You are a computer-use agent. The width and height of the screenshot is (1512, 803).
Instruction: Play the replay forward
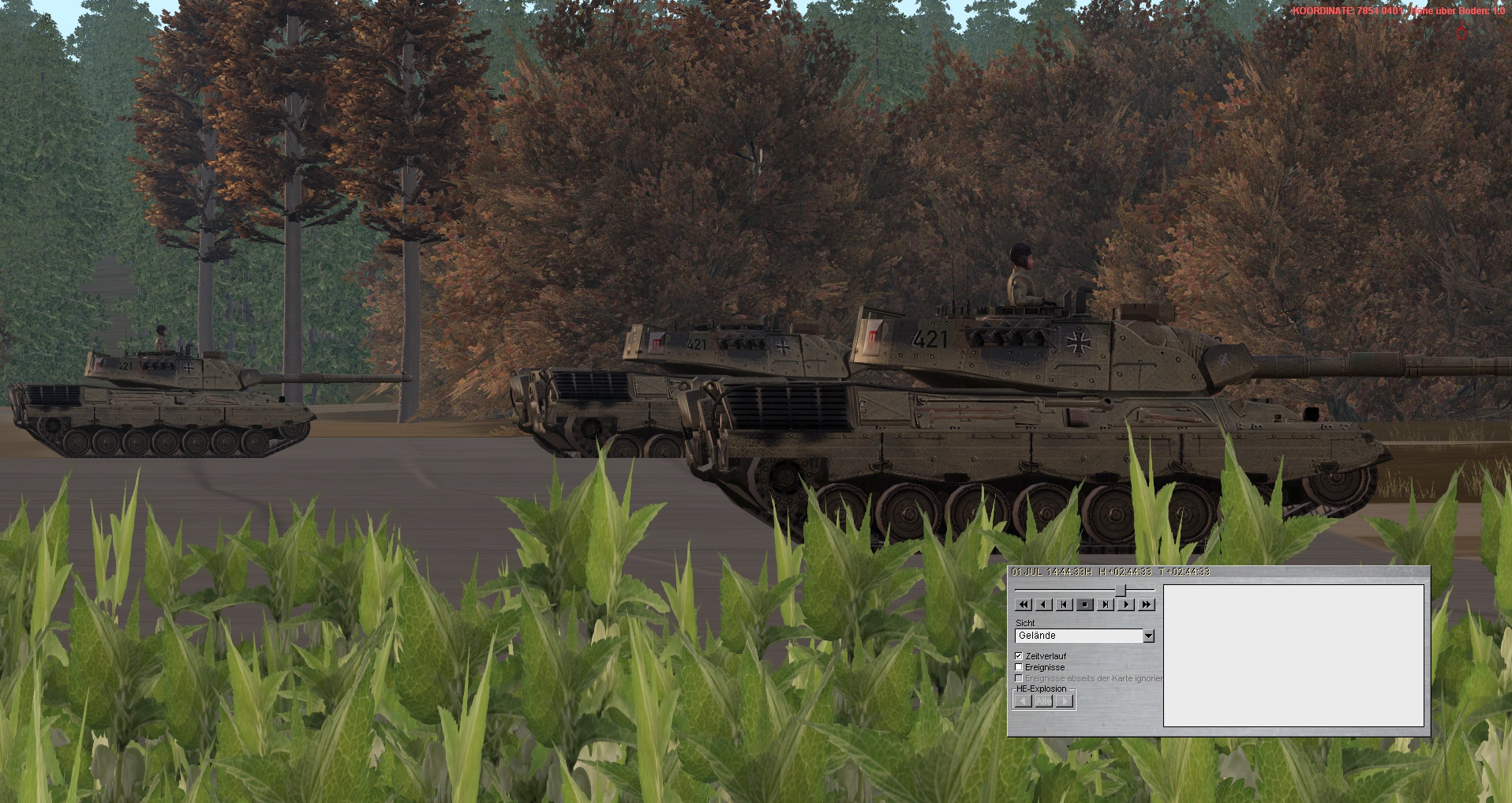pos(1126,605)
